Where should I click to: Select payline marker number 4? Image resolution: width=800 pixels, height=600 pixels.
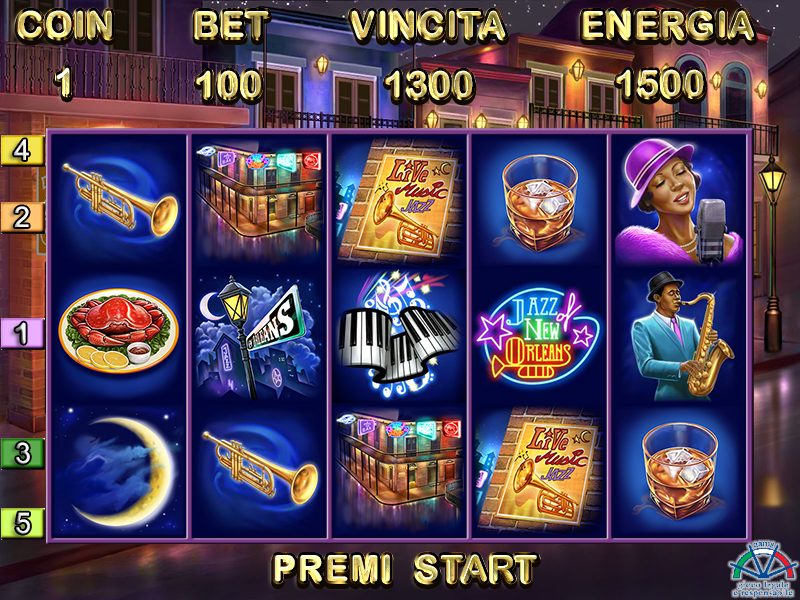click(22, 150)
